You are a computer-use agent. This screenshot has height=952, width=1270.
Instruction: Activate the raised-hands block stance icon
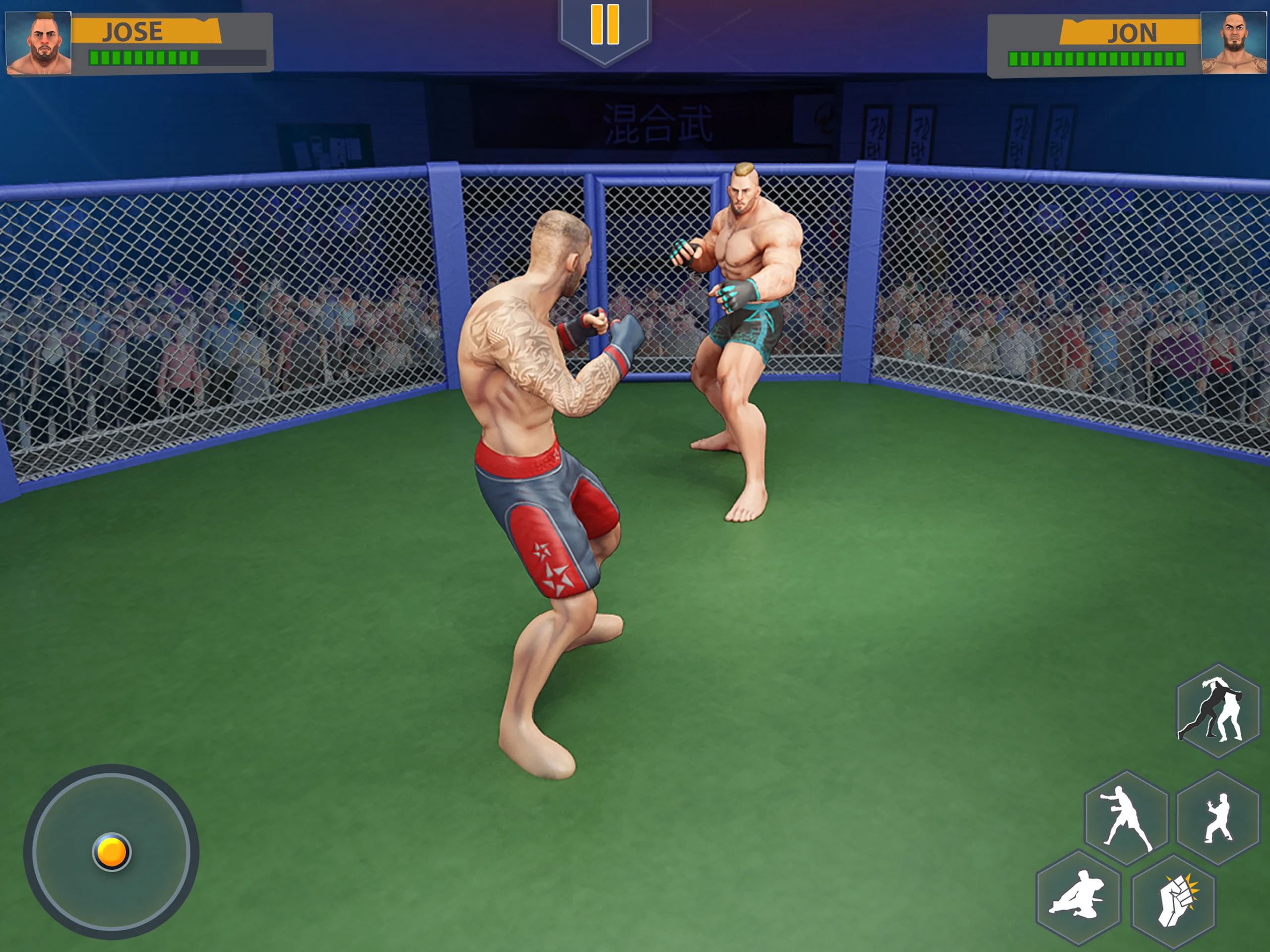1218,817
